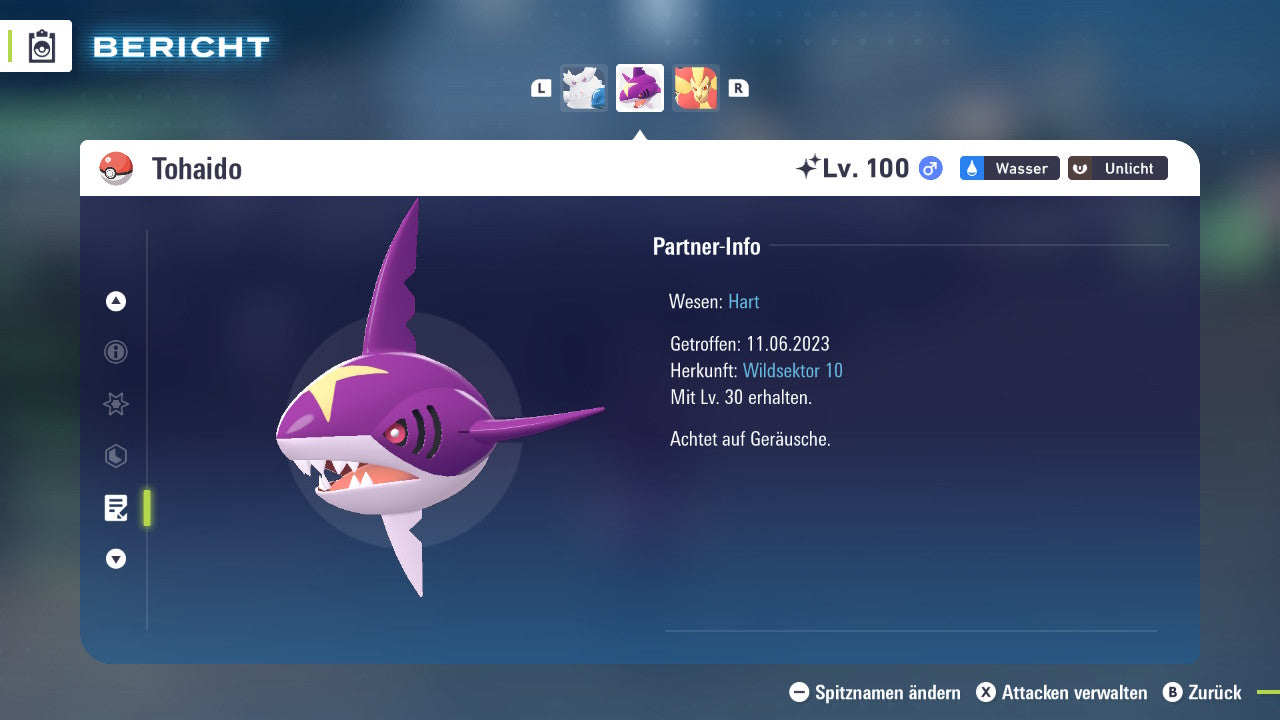Click the memo report icon in sidebar
This screenshot has height=720, width=1280.
coord(115,508)
